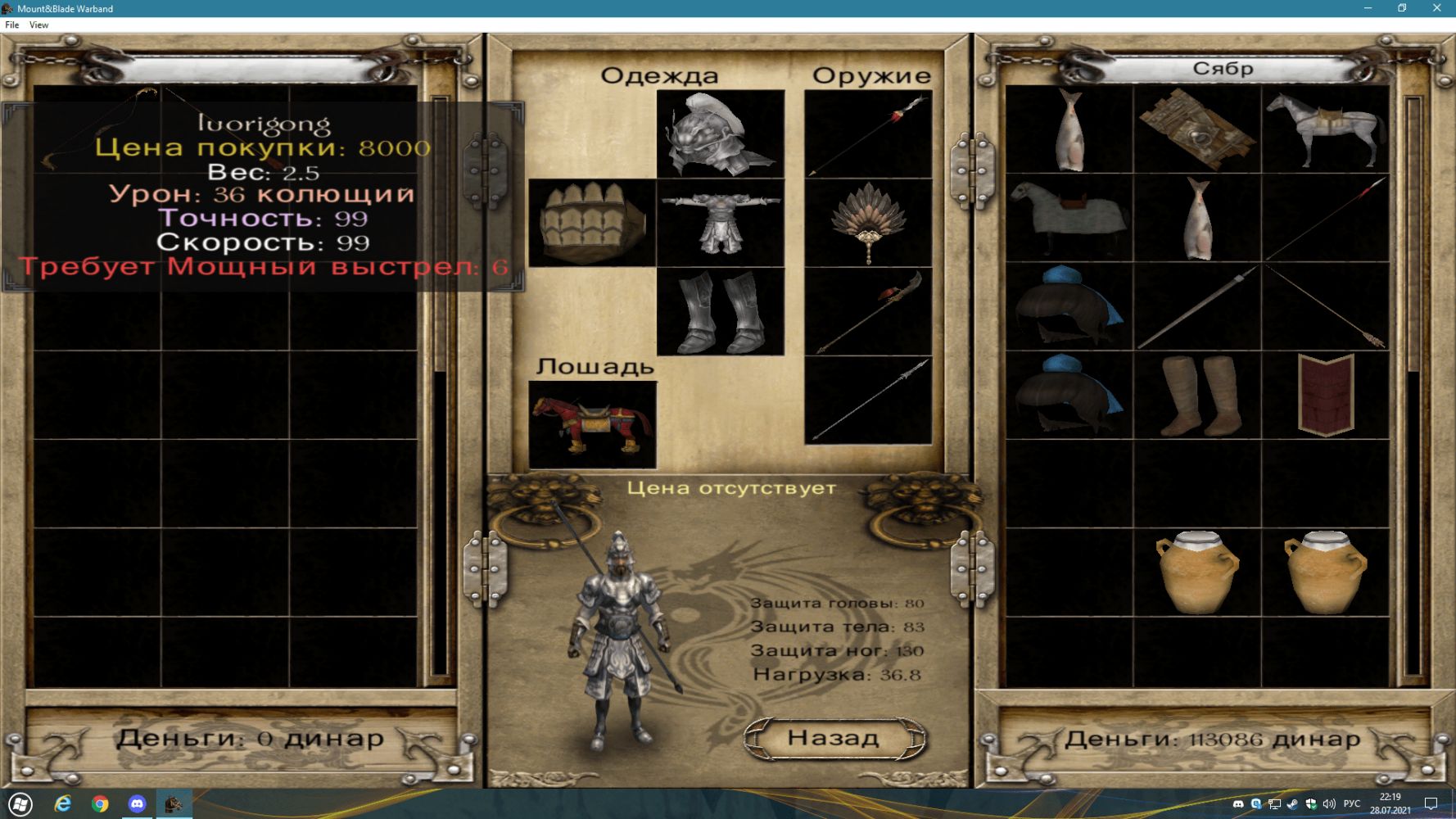
Task: Choose the red-tasseled glaive weapon slot
Action: click(x=868, y=311)
